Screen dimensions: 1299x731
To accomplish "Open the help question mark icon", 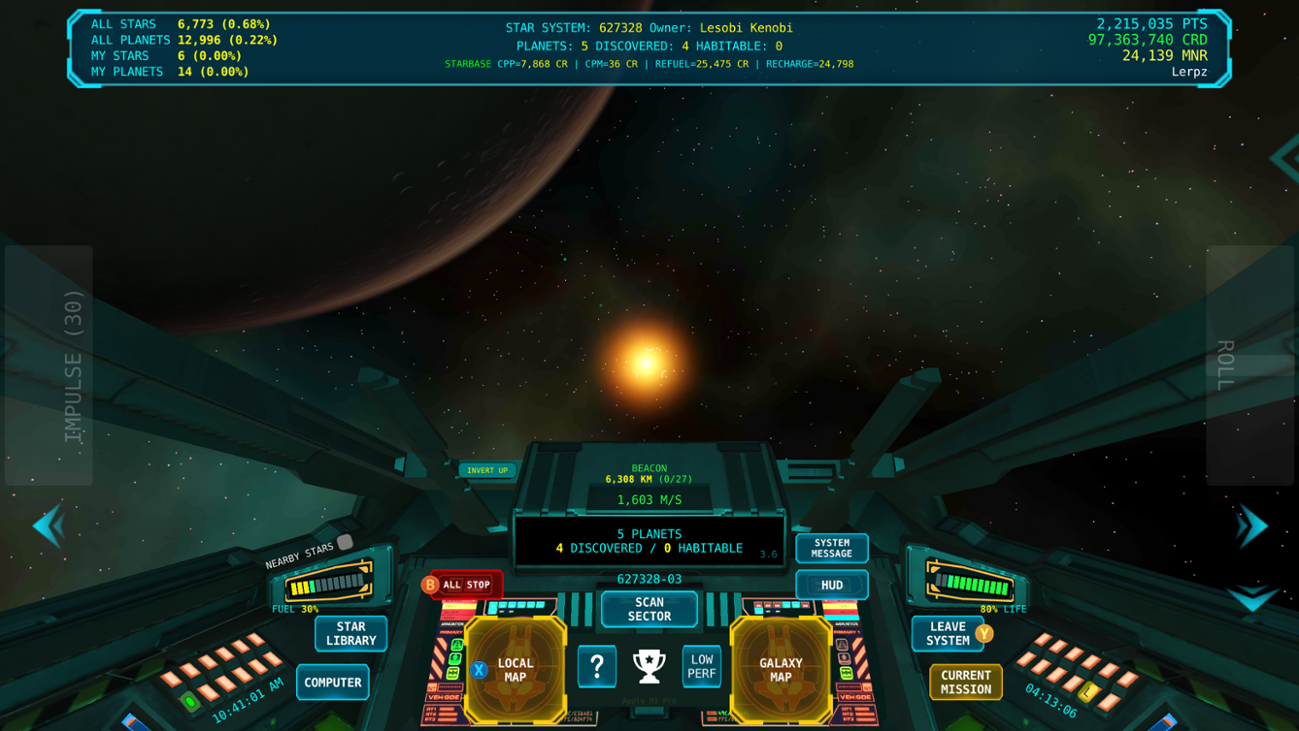I will [x=597, y=666].
